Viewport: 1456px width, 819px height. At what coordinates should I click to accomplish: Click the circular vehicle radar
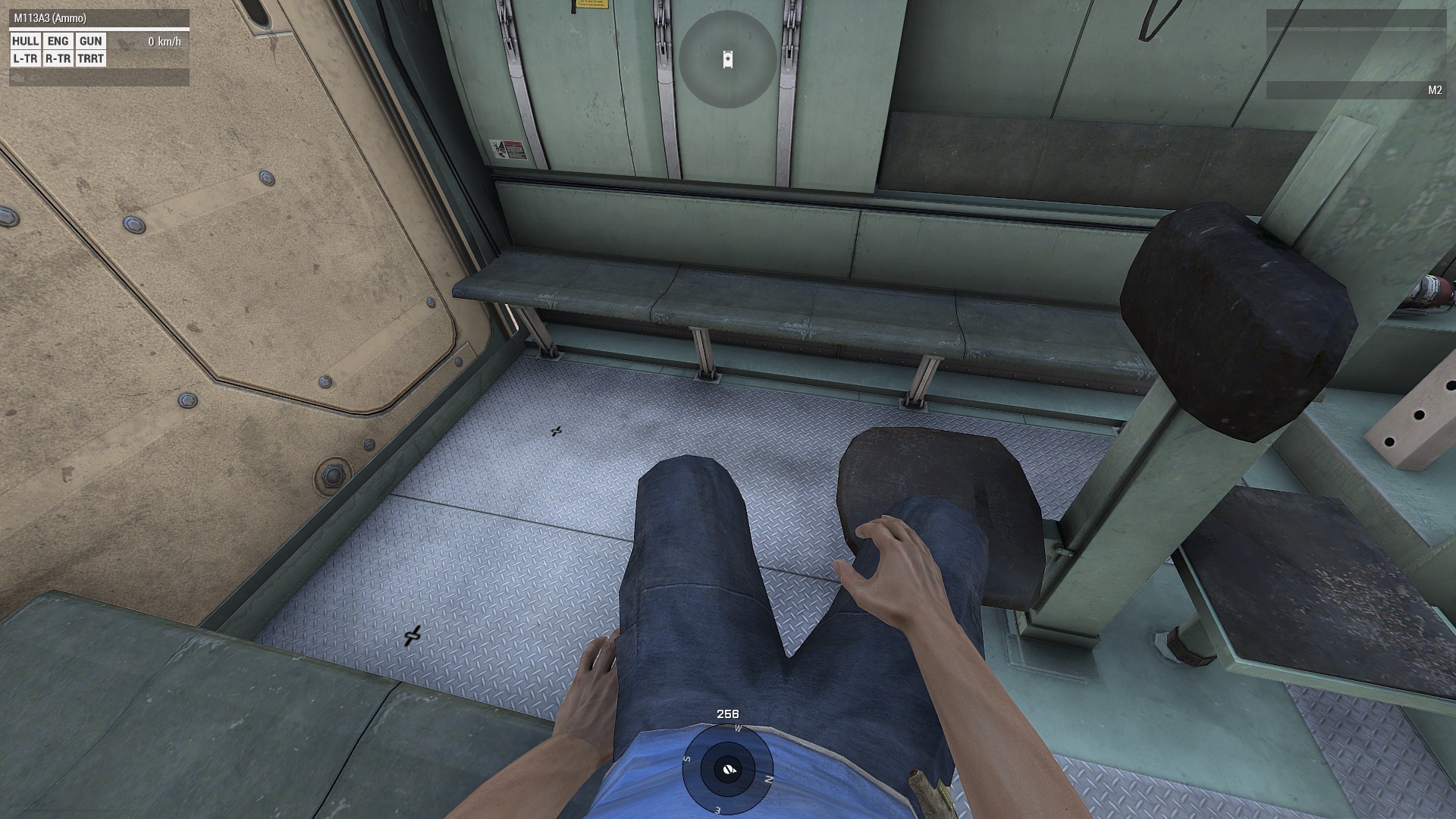pyautogui.click(x=727, y=59)
